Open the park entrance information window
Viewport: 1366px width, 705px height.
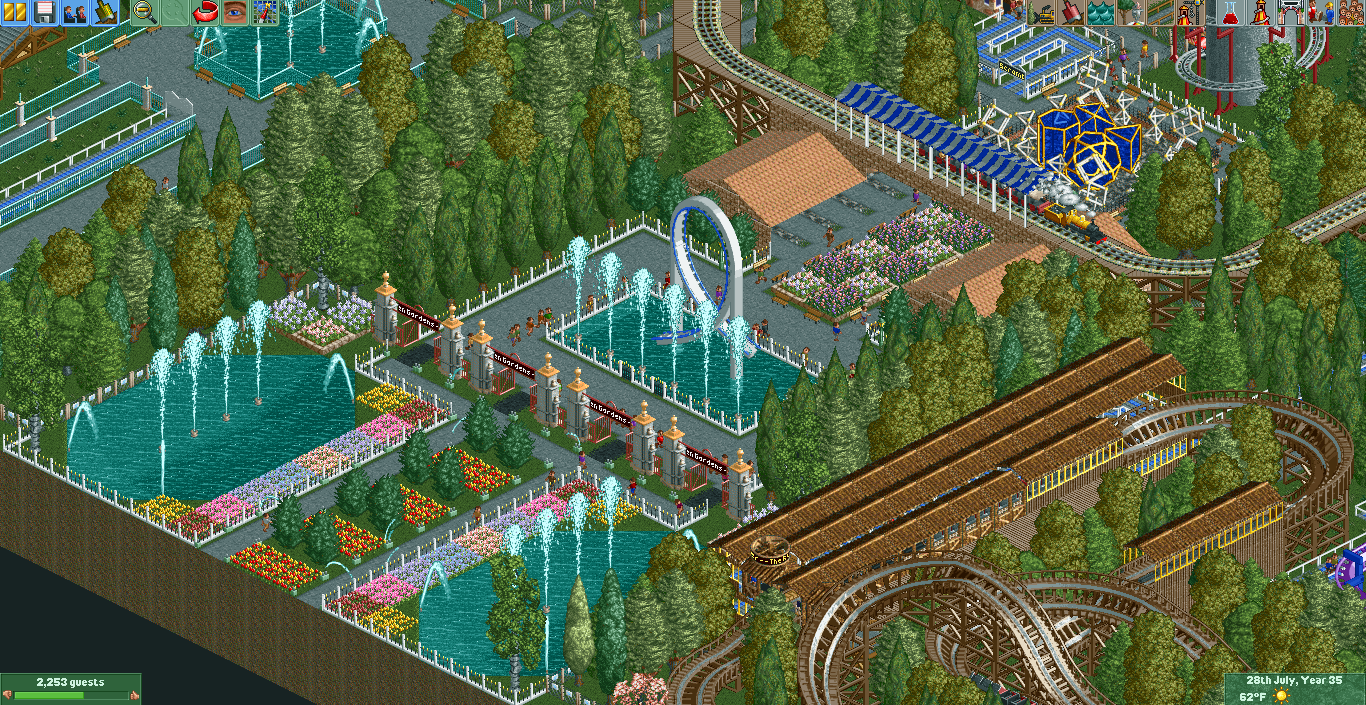coord(1290,12)
